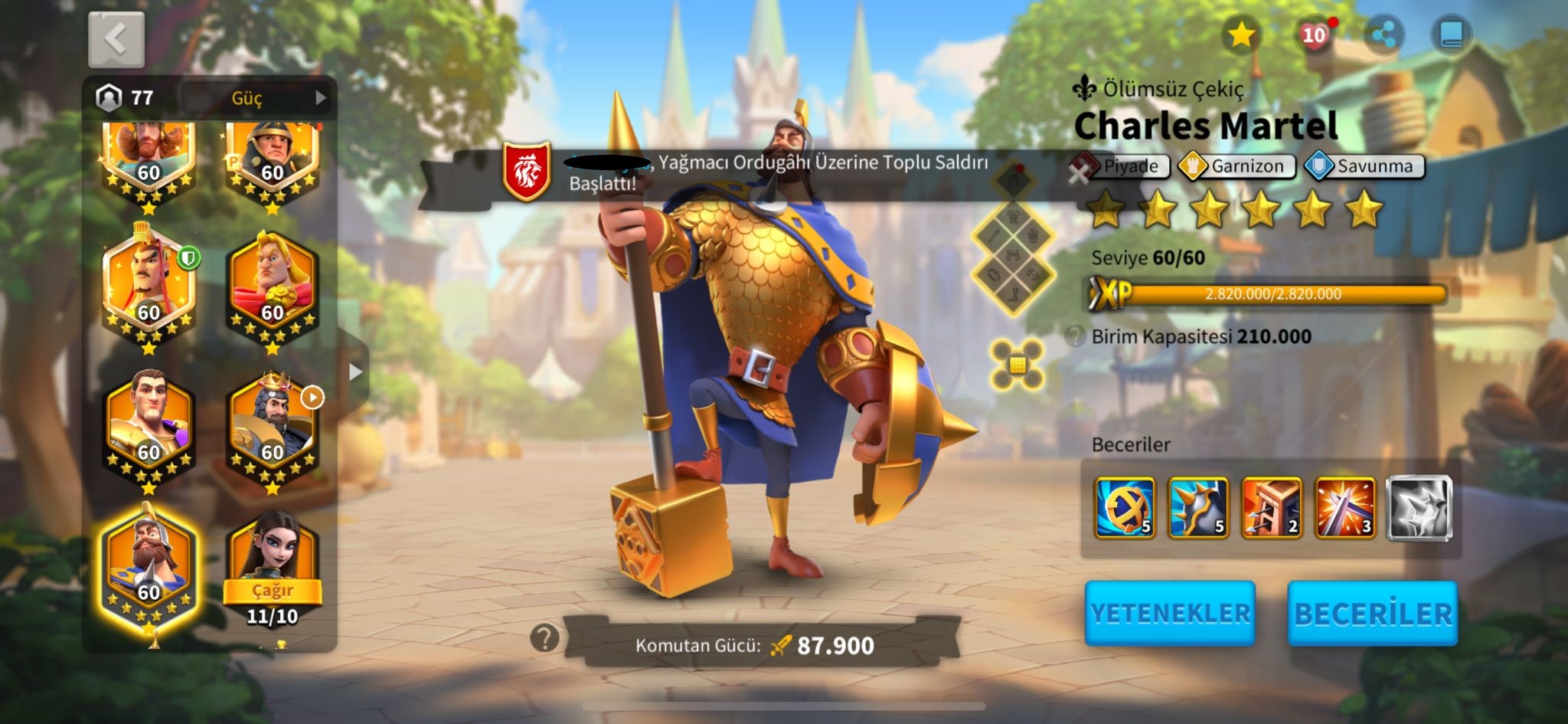Open the book guide icon
The image size is (1568, 724).
(1451, 35)
